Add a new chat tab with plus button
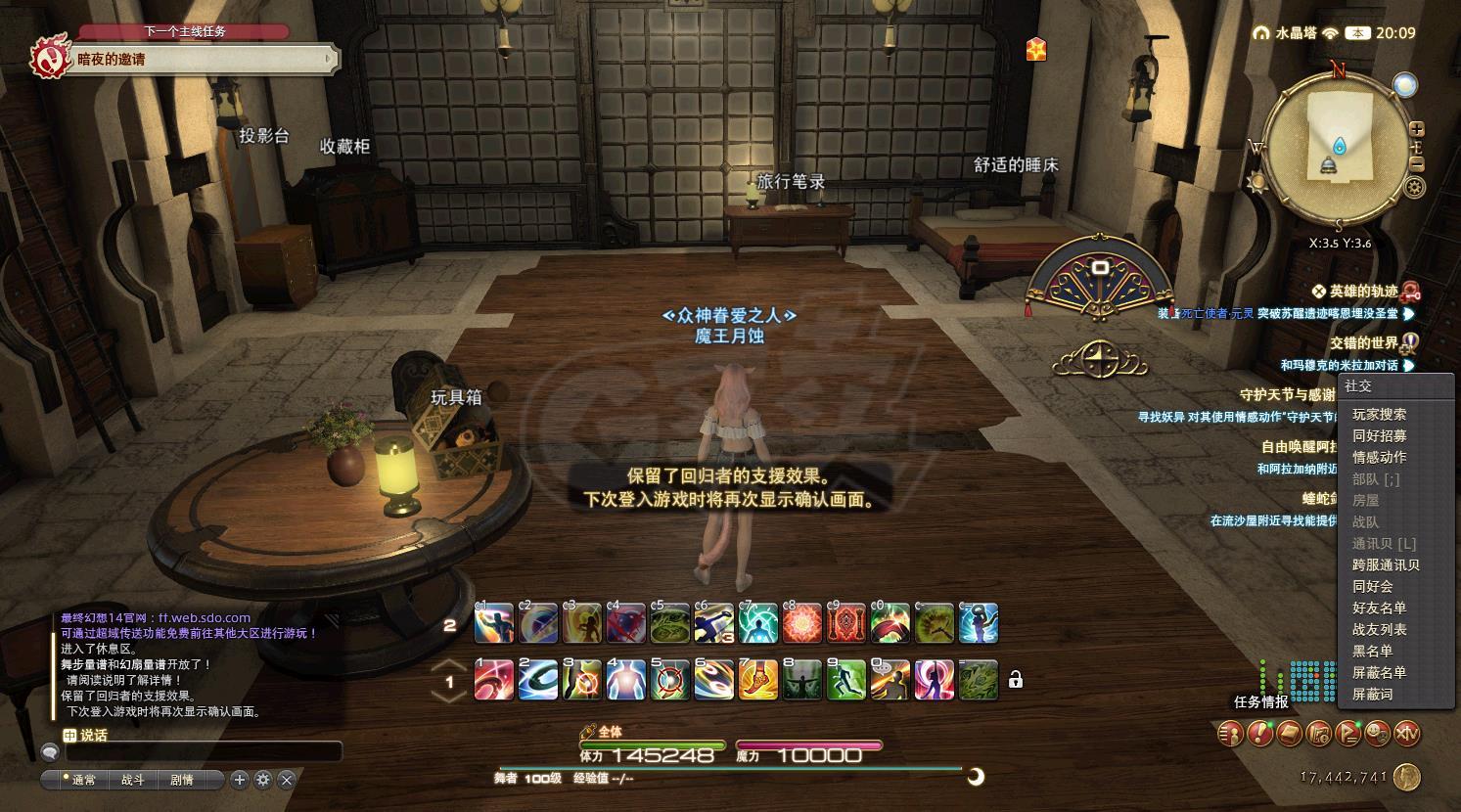The image size is (1461, 812). pyautogui.click(x=240, y=780)
